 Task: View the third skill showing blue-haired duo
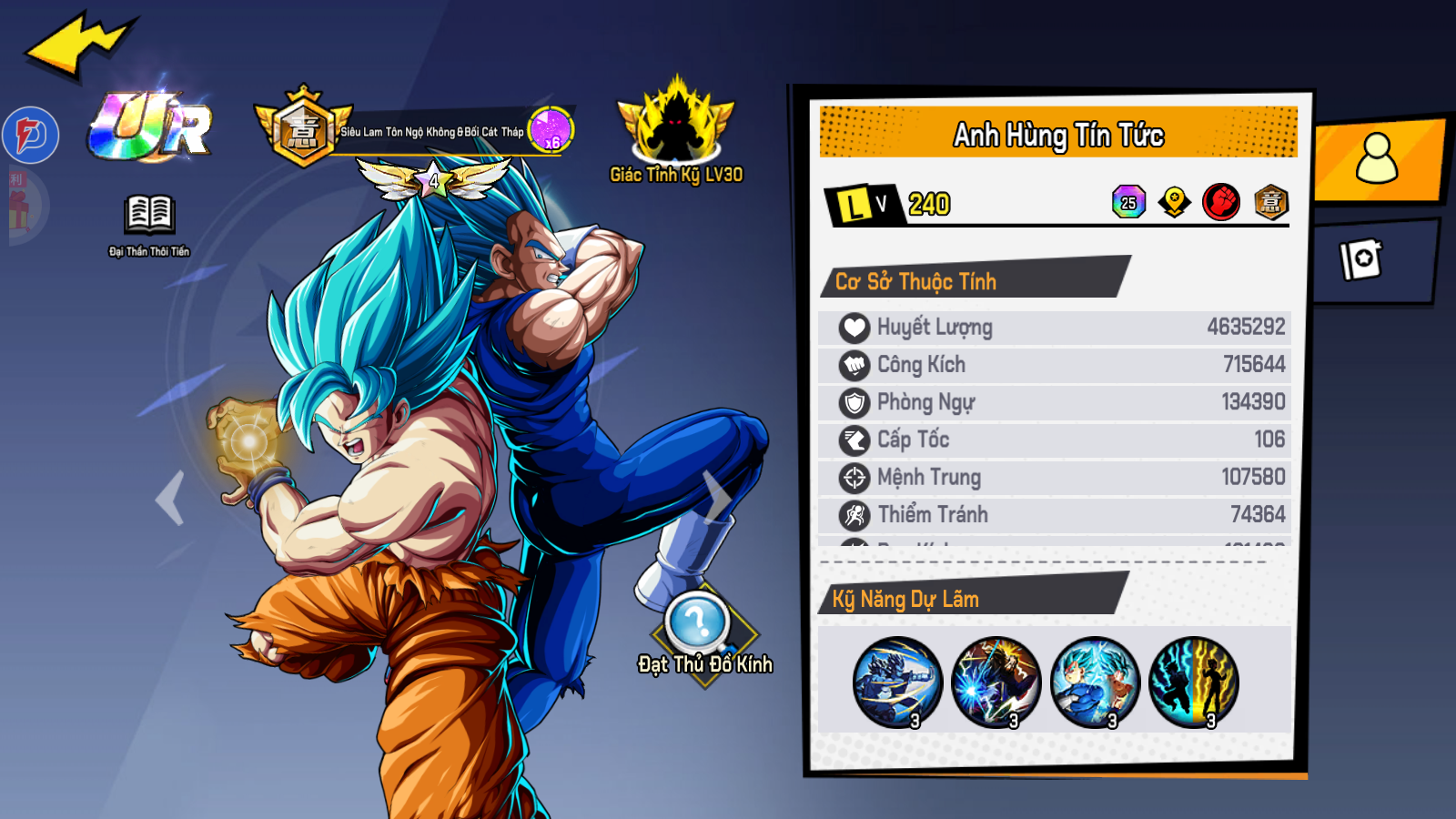(x=1095, y=682)
